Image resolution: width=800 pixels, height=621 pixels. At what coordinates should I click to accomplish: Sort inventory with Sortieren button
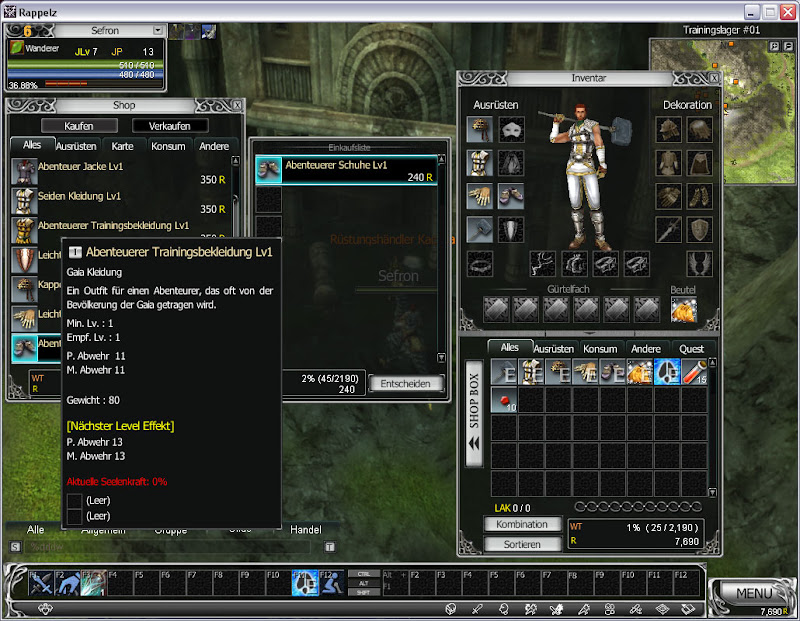click(521, 544)
